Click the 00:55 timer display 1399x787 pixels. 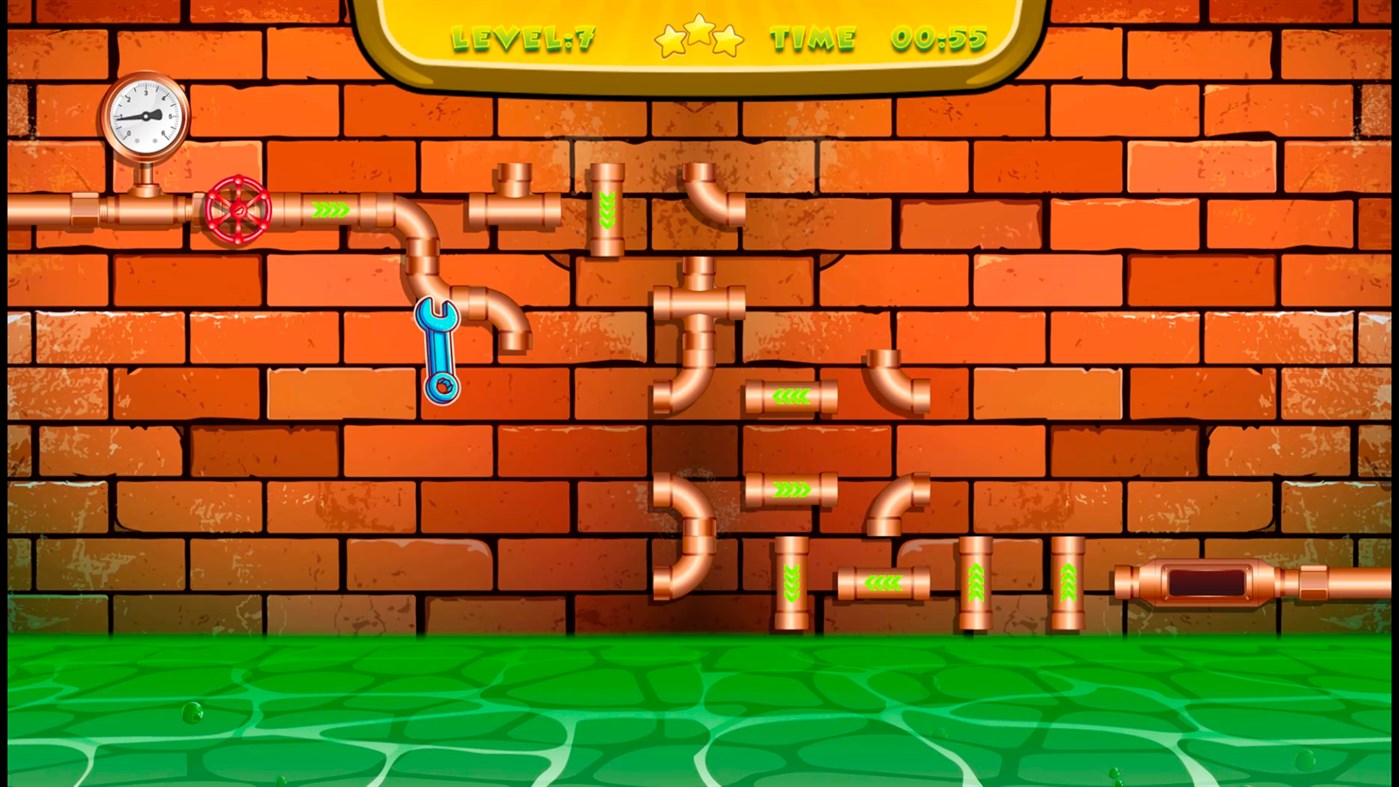pyautogui.click(x=938, y=38)
